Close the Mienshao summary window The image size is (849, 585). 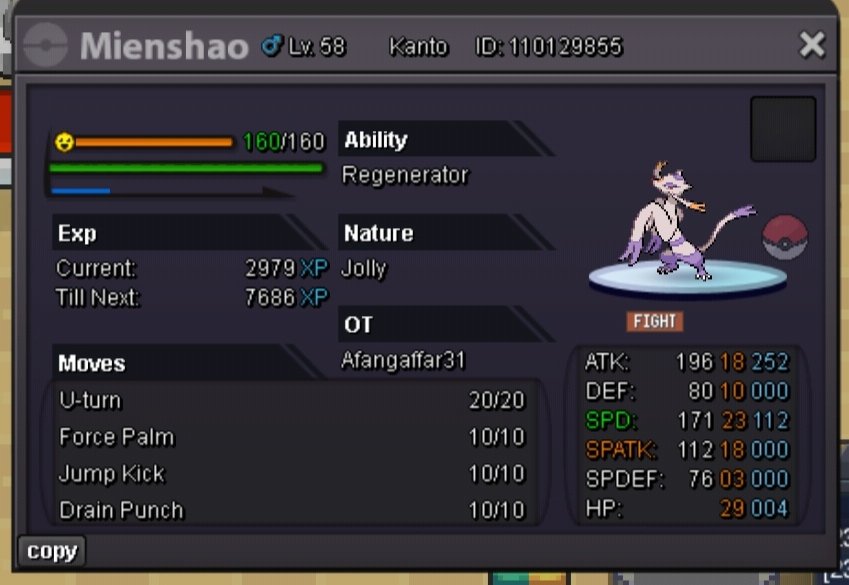(812, 44)
